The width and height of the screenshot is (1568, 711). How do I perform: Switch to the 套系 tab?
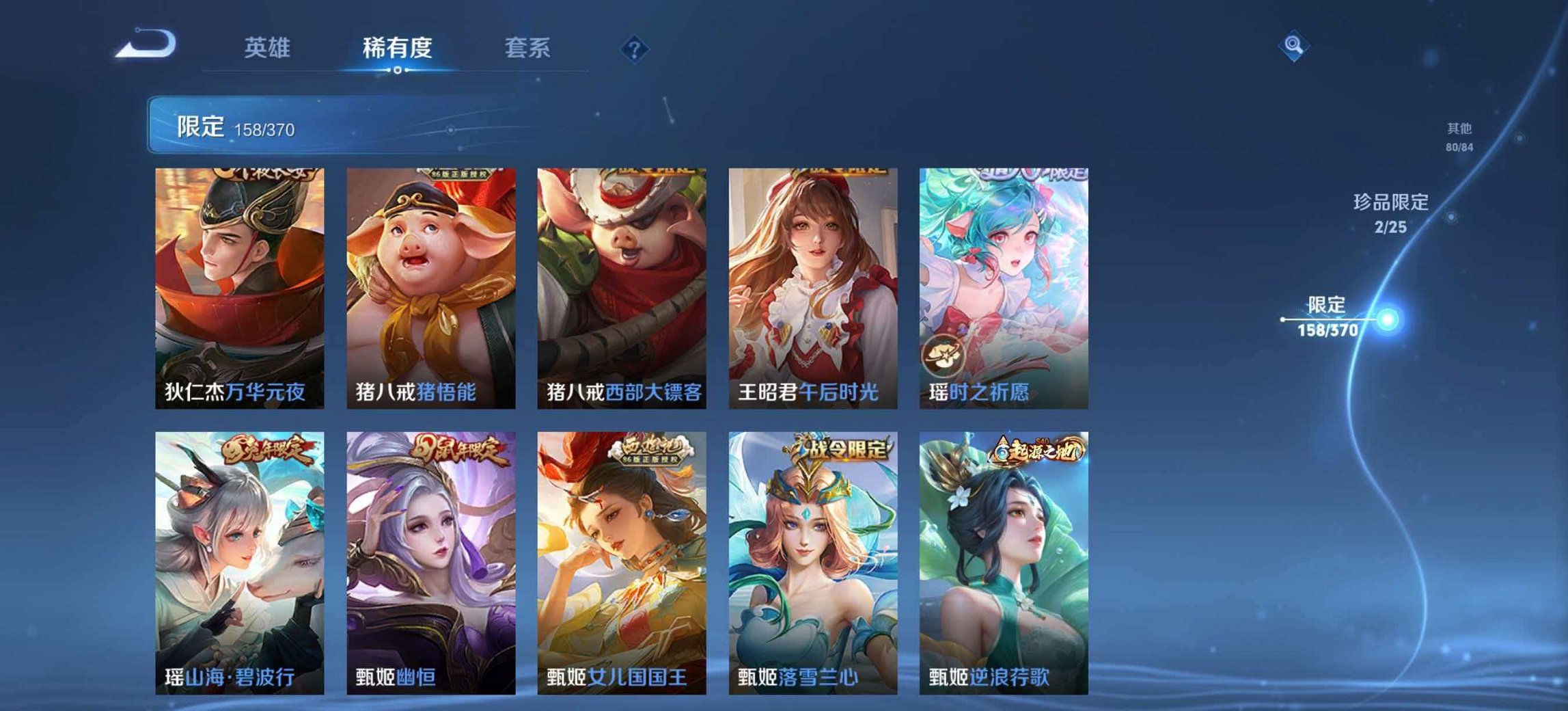[526, 48]
